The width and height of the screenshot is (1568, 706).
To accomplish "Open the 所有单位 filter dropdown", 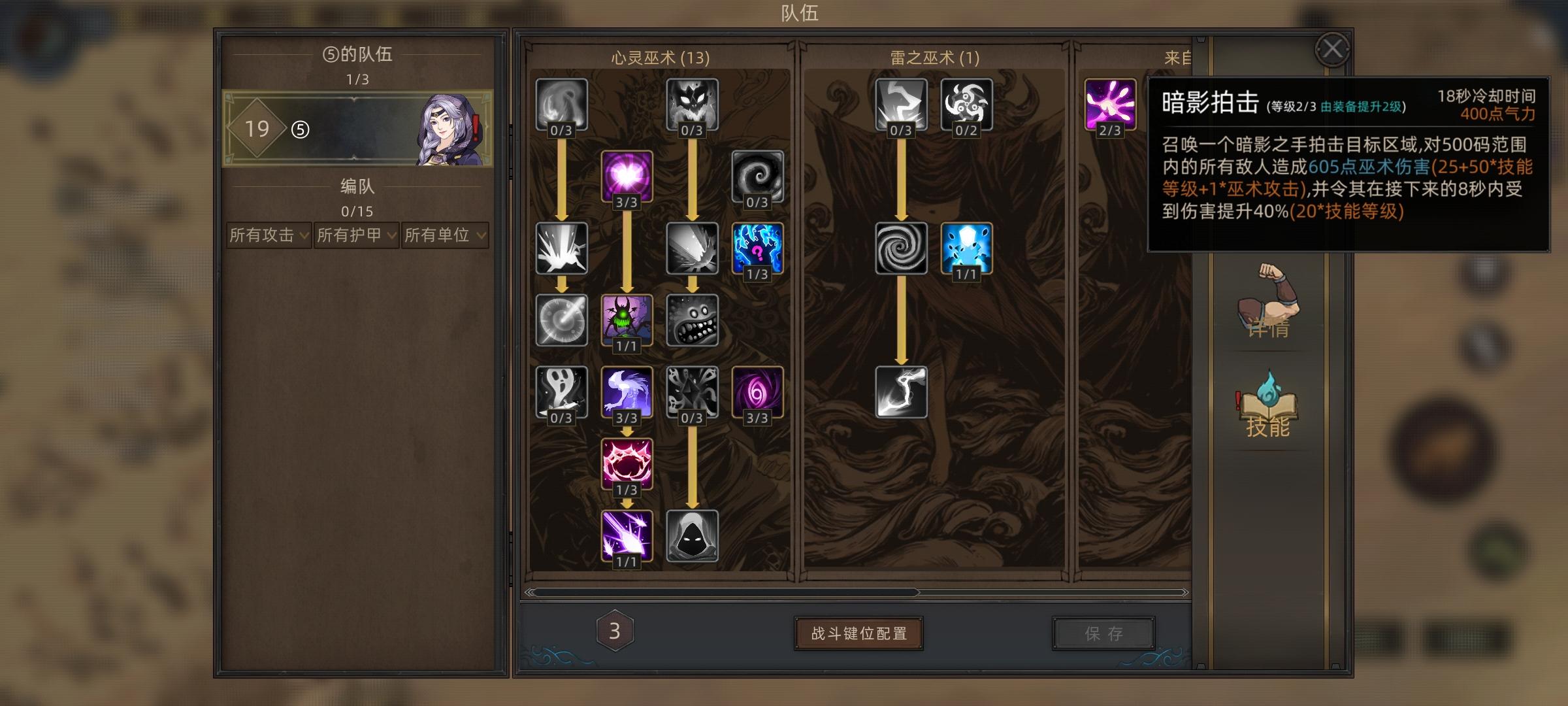I will 444,237.
